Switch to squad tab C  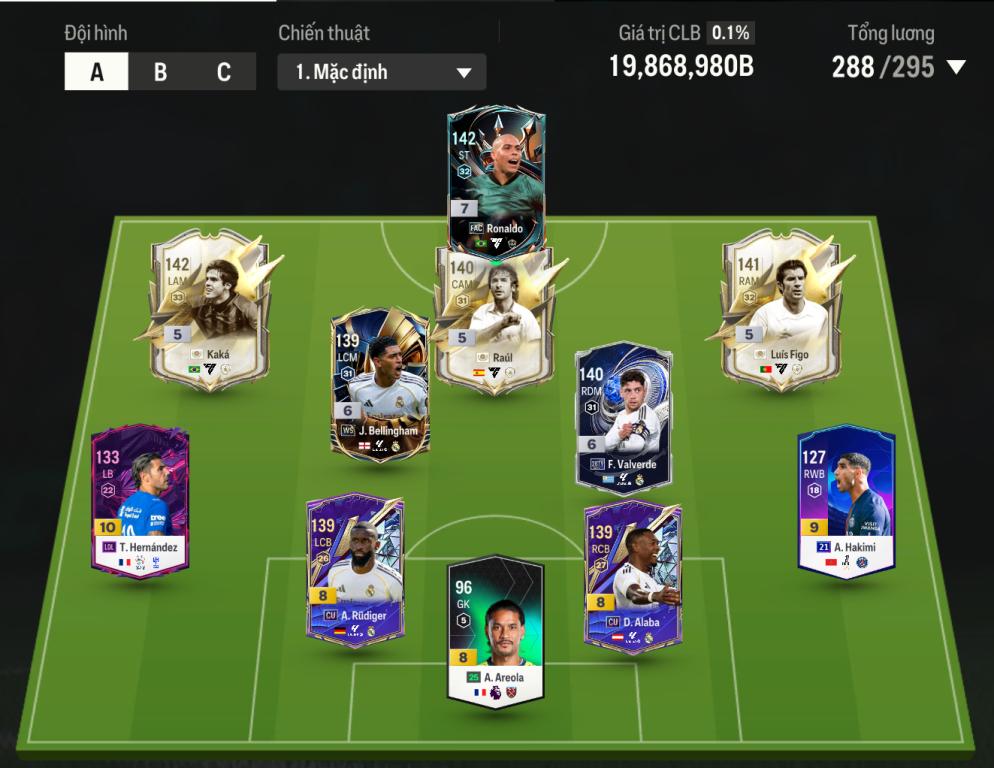point(224,72)
